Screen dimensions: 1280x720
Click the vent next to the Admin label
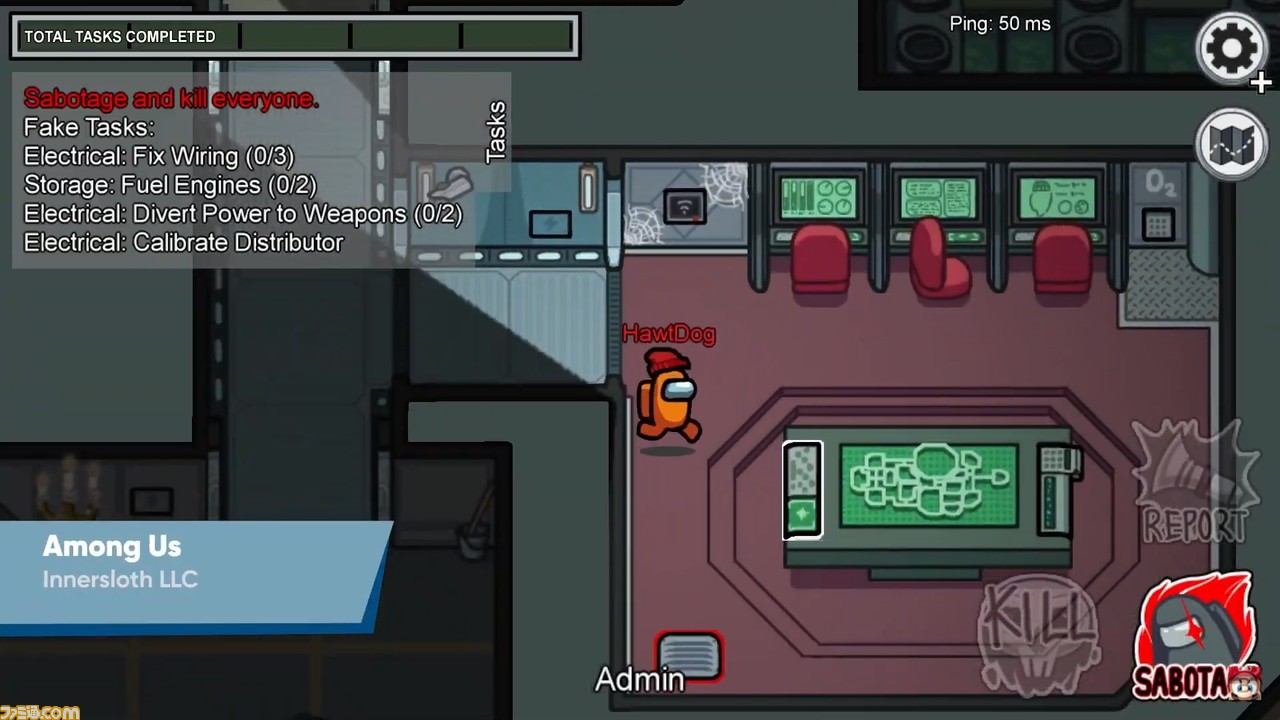click(689, 657)
